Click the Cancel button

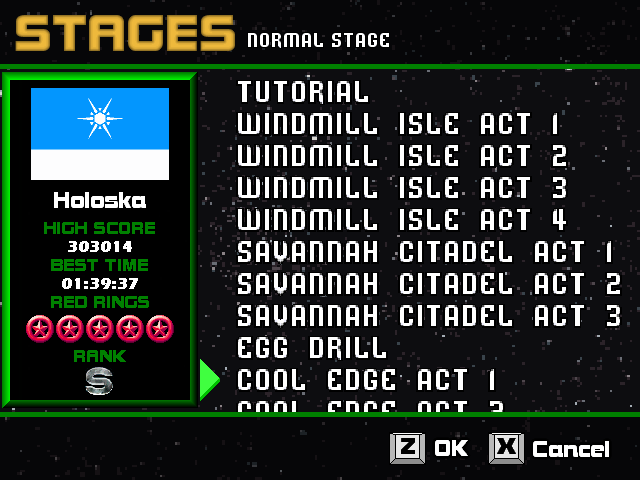pos(550,448)
